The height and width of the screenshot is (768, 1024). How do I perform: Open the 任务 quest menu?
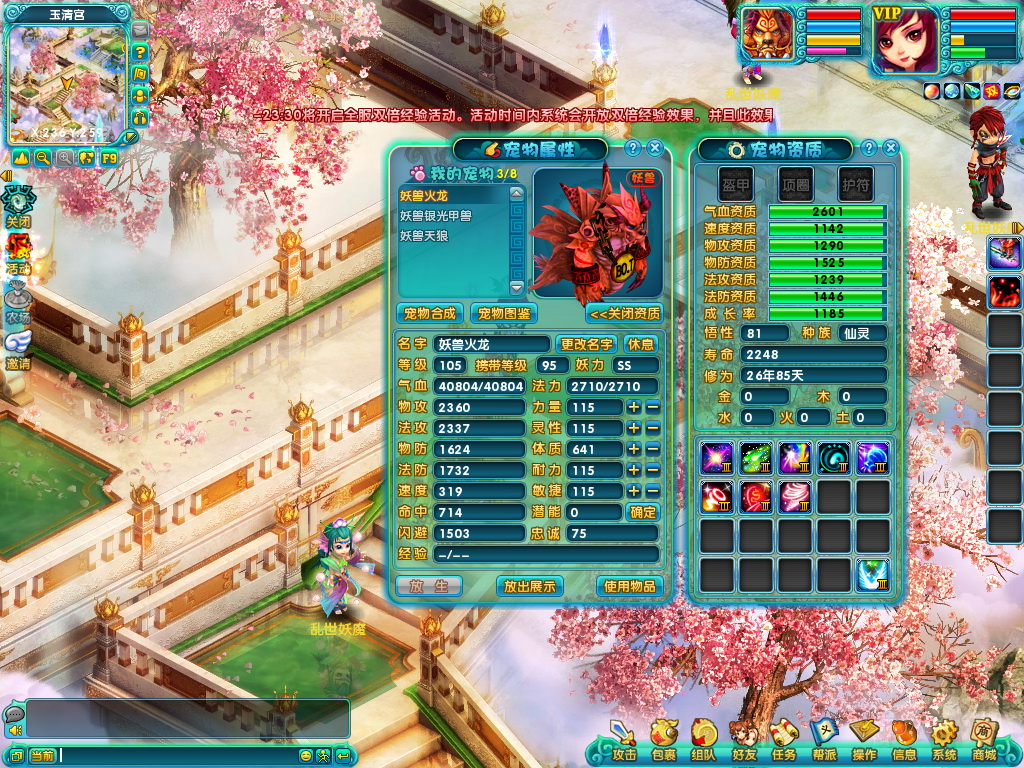coord(784,741)
